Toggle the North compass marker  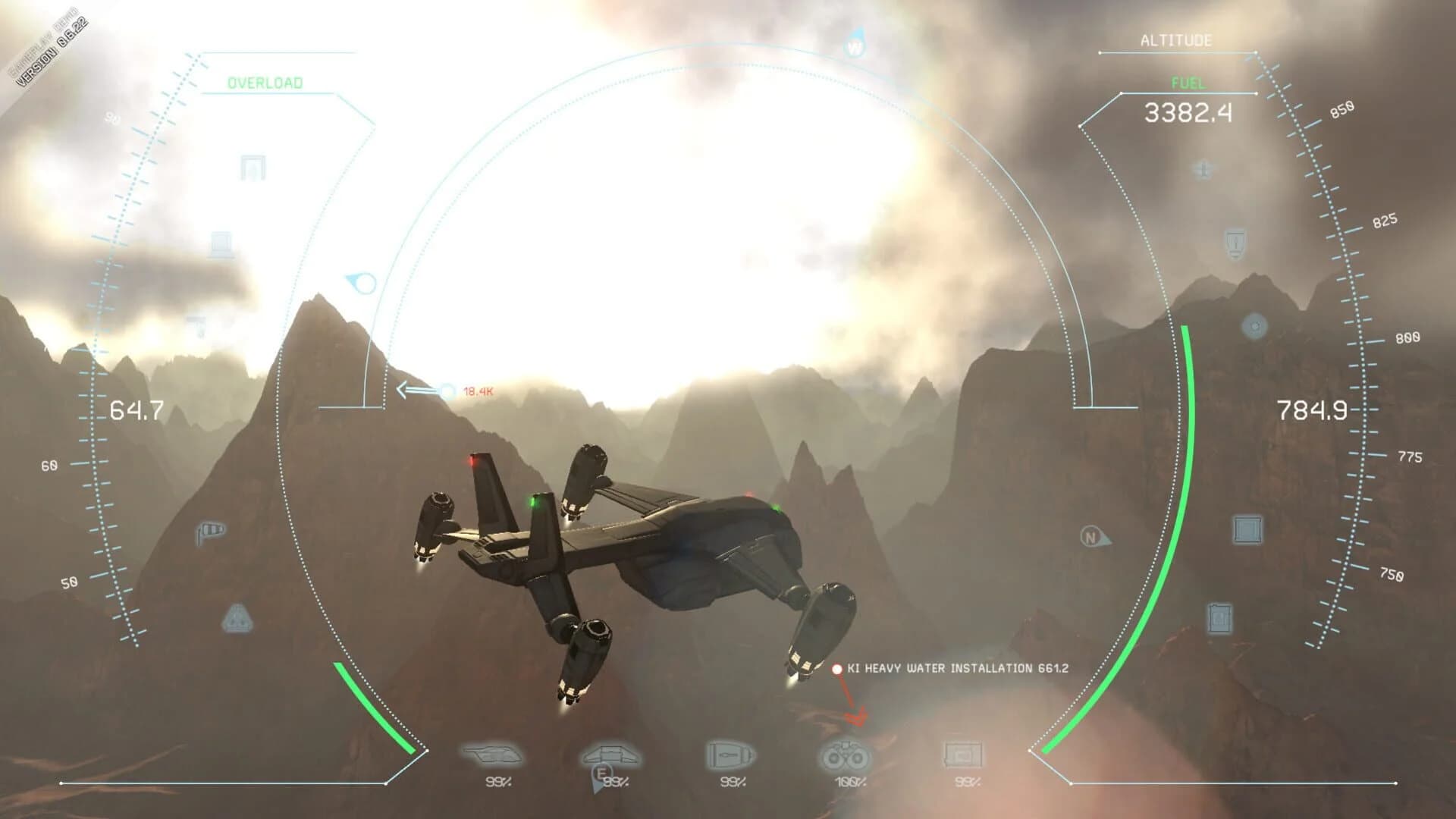[1090, 537]
